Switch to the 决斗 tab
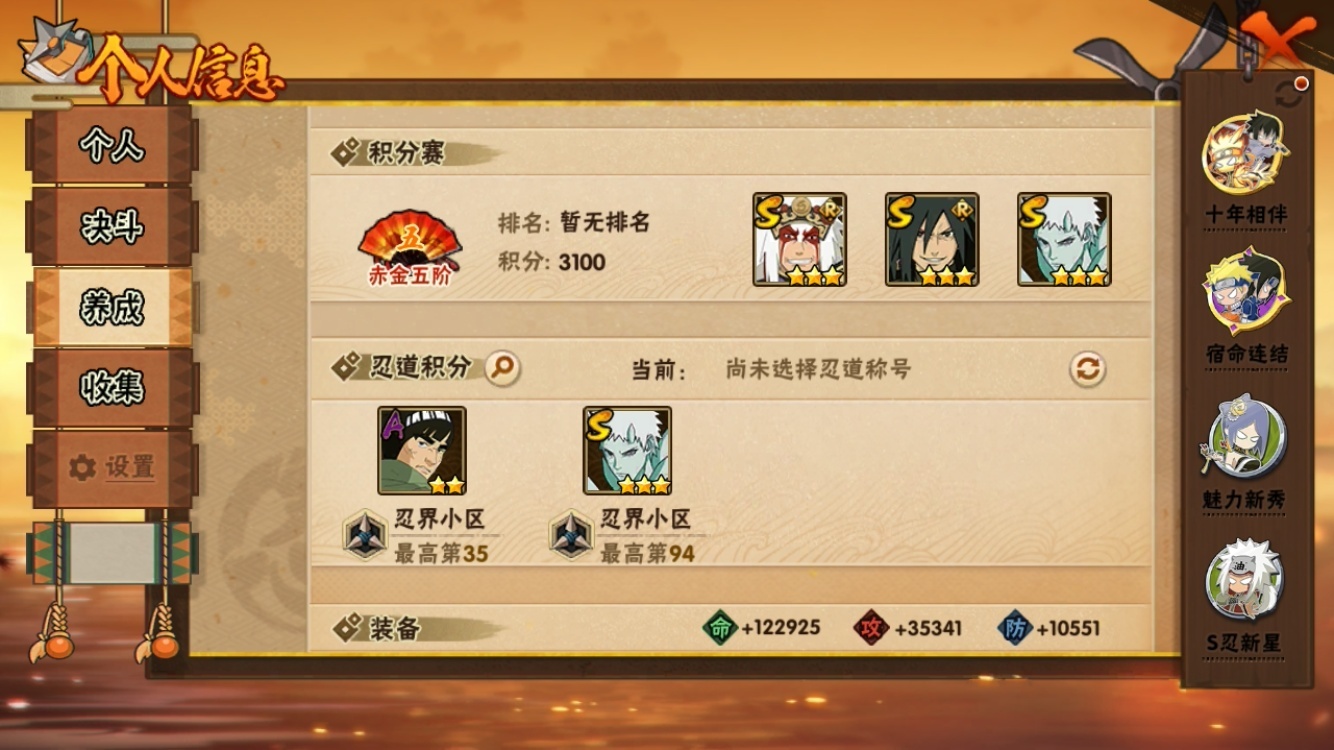 [113, 227]
